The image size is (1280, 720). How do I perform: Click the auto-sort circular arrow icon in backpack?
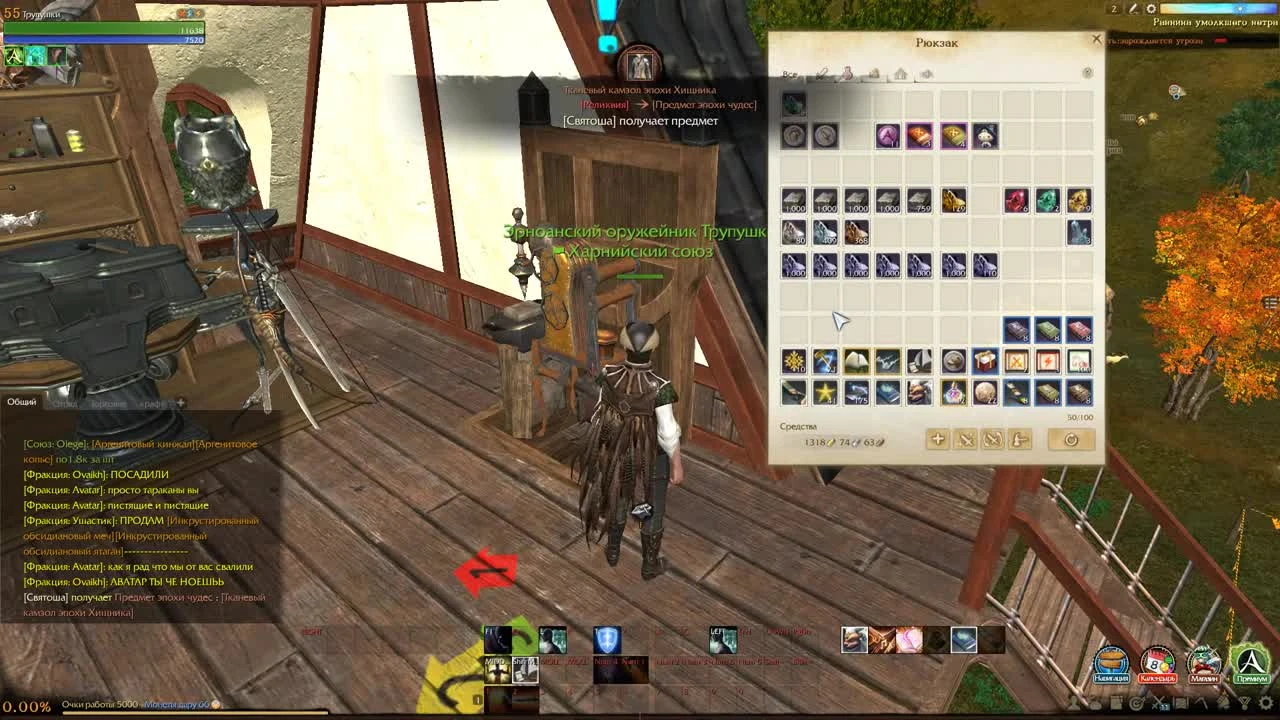1070,440
